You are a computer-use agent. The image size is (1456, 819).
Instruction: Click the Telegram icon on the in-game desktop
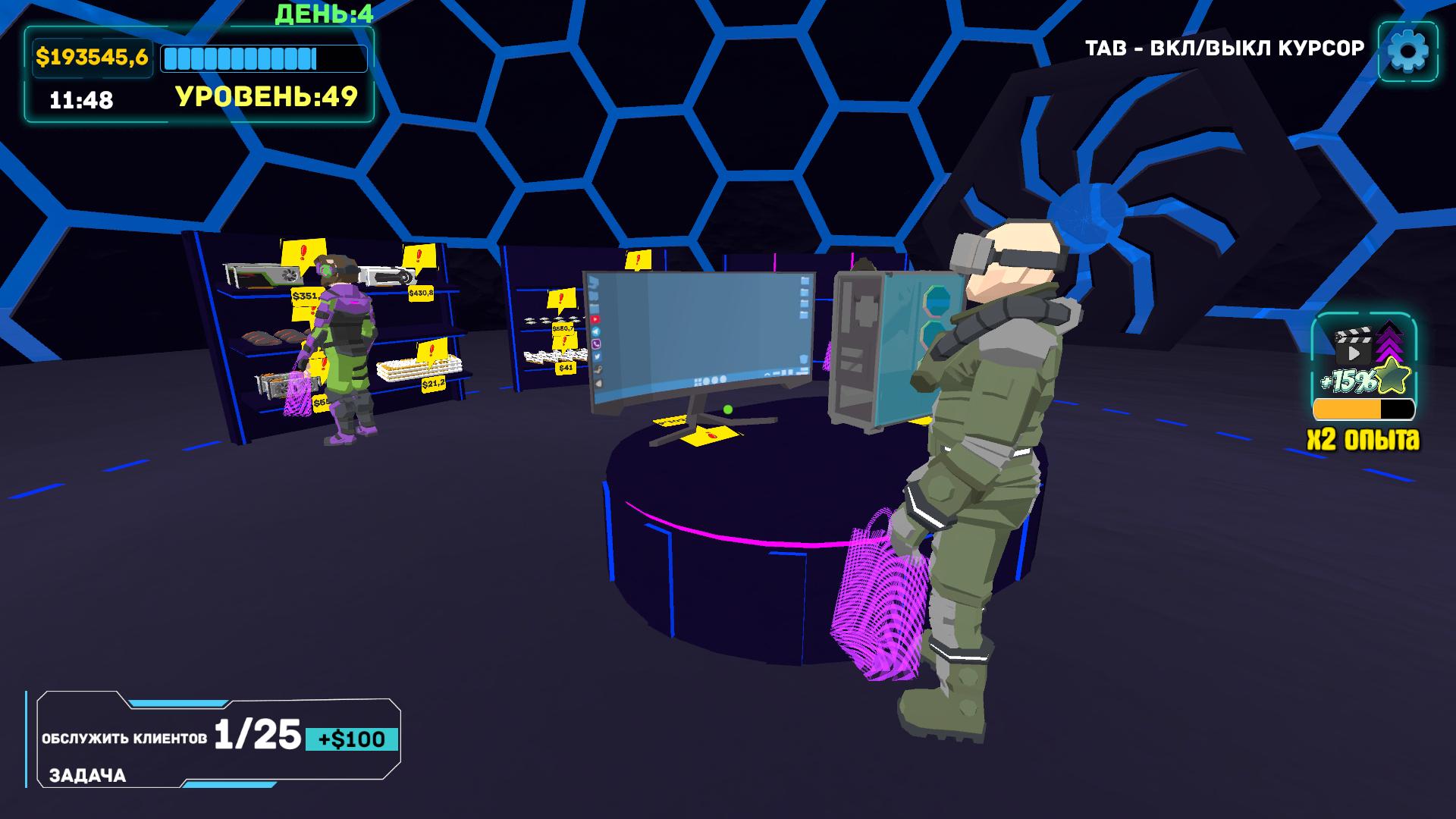tap(596, 332)
